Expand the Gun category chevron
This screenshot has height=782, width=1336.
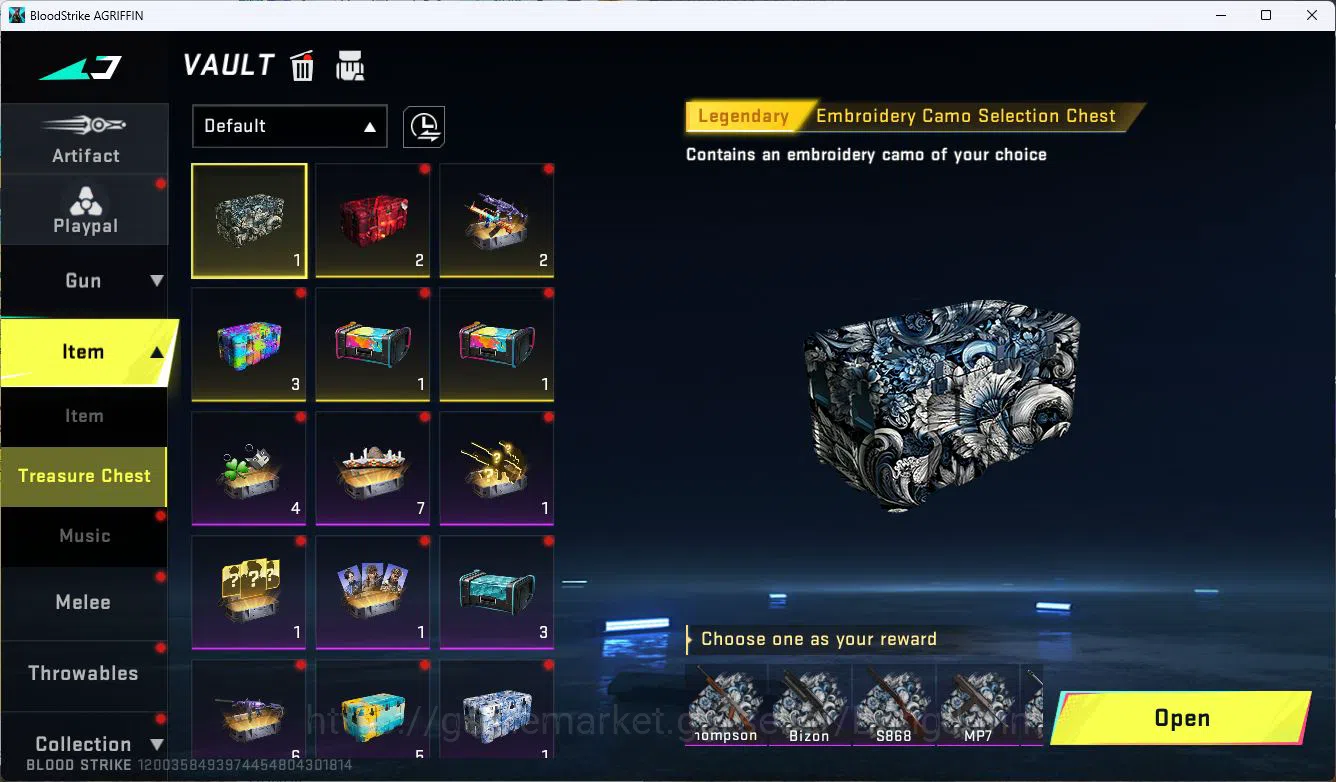click(x=154, y=280)
